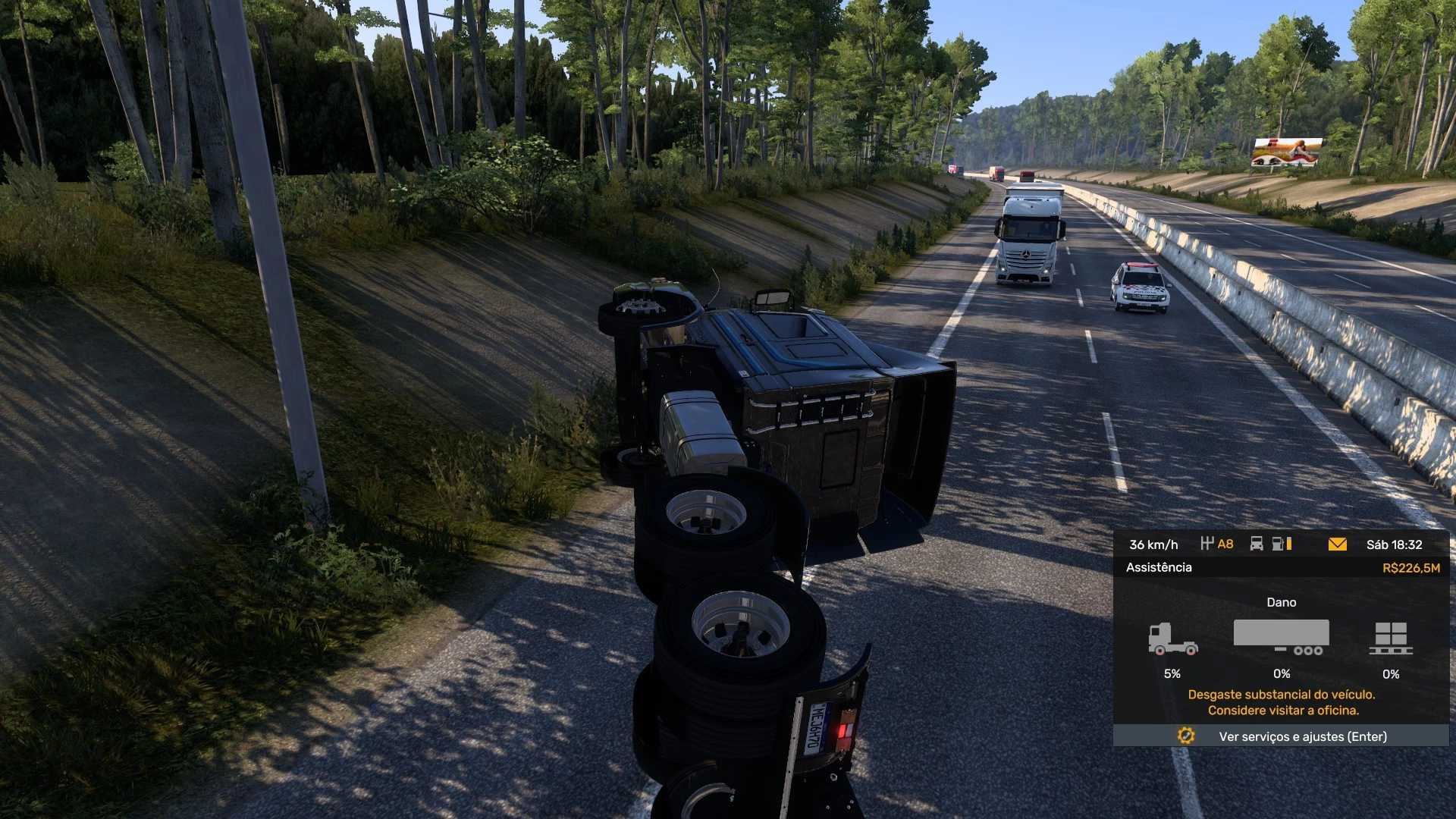
Task: Select the trailer damage icon
Action: click(x=1282, y=638)
